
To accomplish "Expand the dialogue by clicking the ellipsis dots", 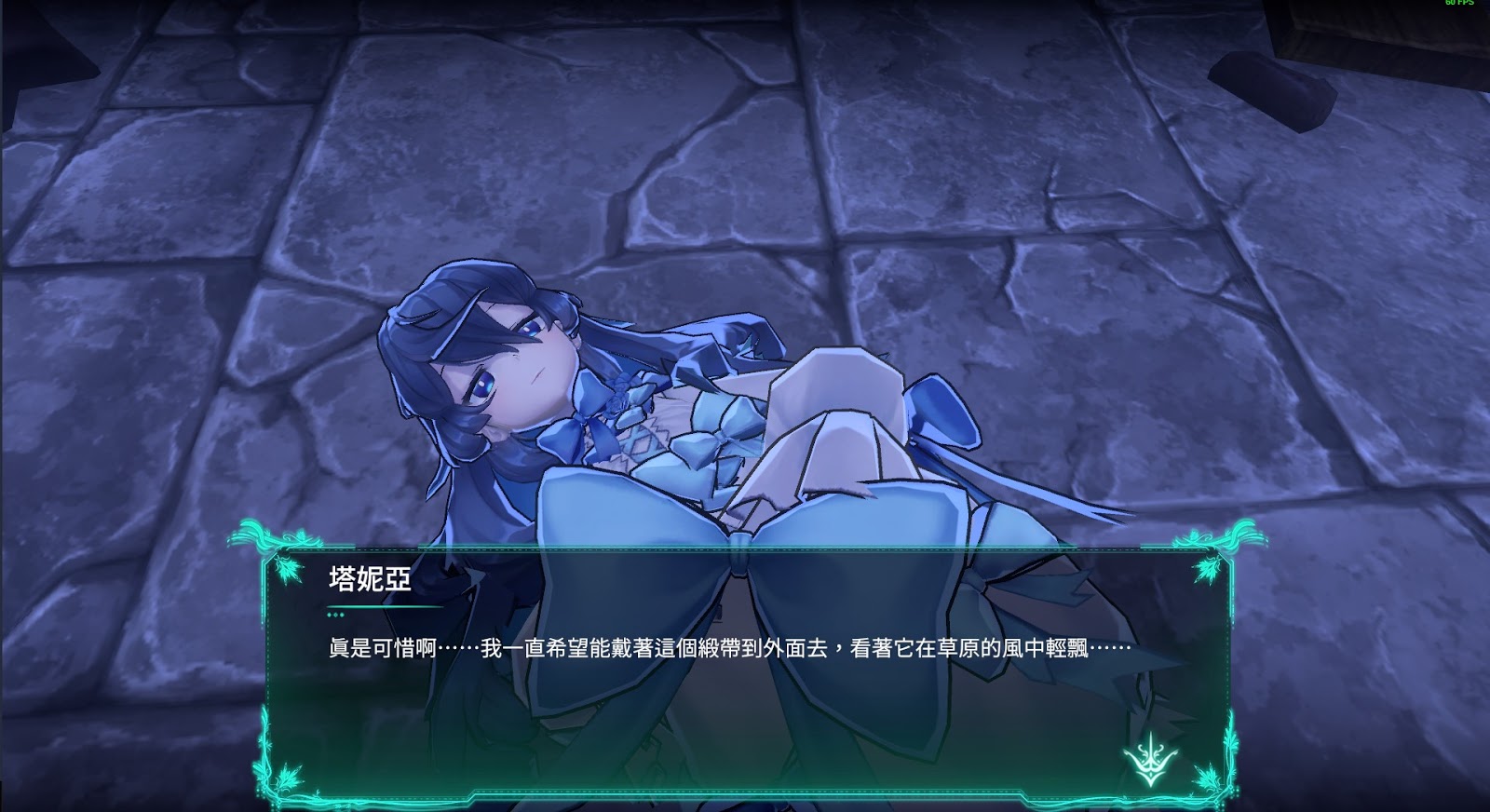I will (337, 616).
